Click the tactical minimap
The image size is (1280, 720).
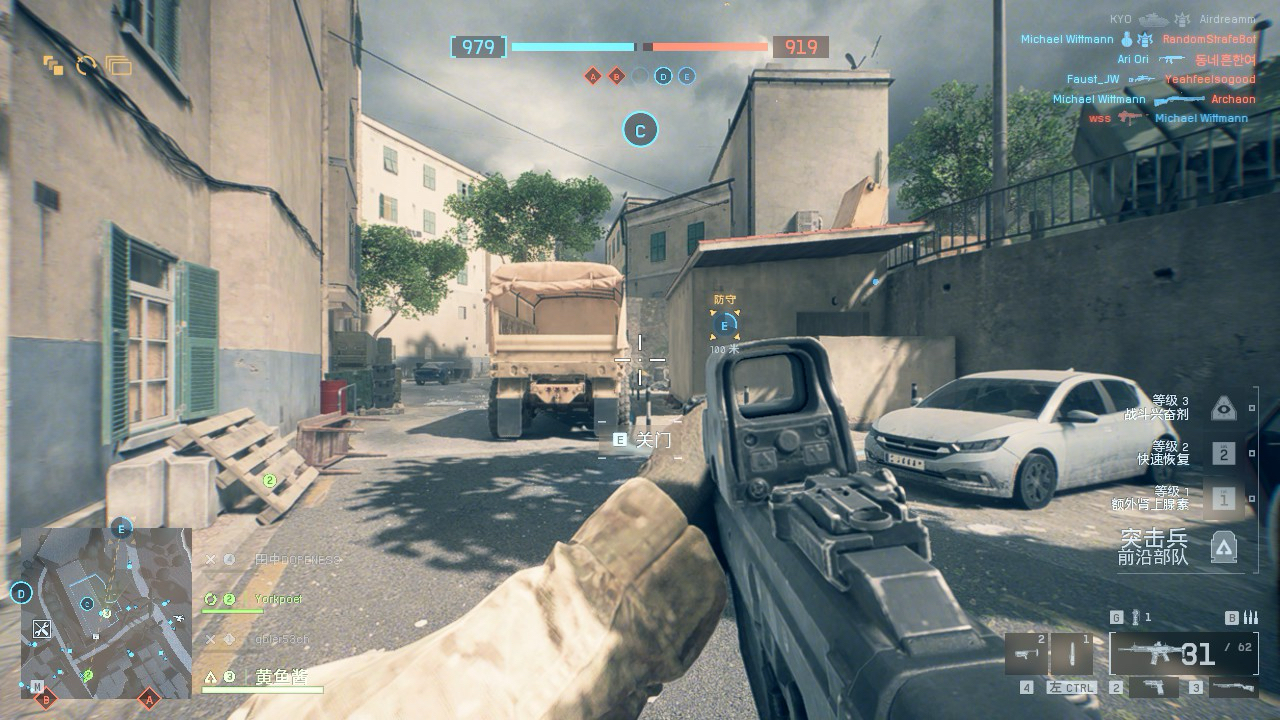(x=106, y=611)
